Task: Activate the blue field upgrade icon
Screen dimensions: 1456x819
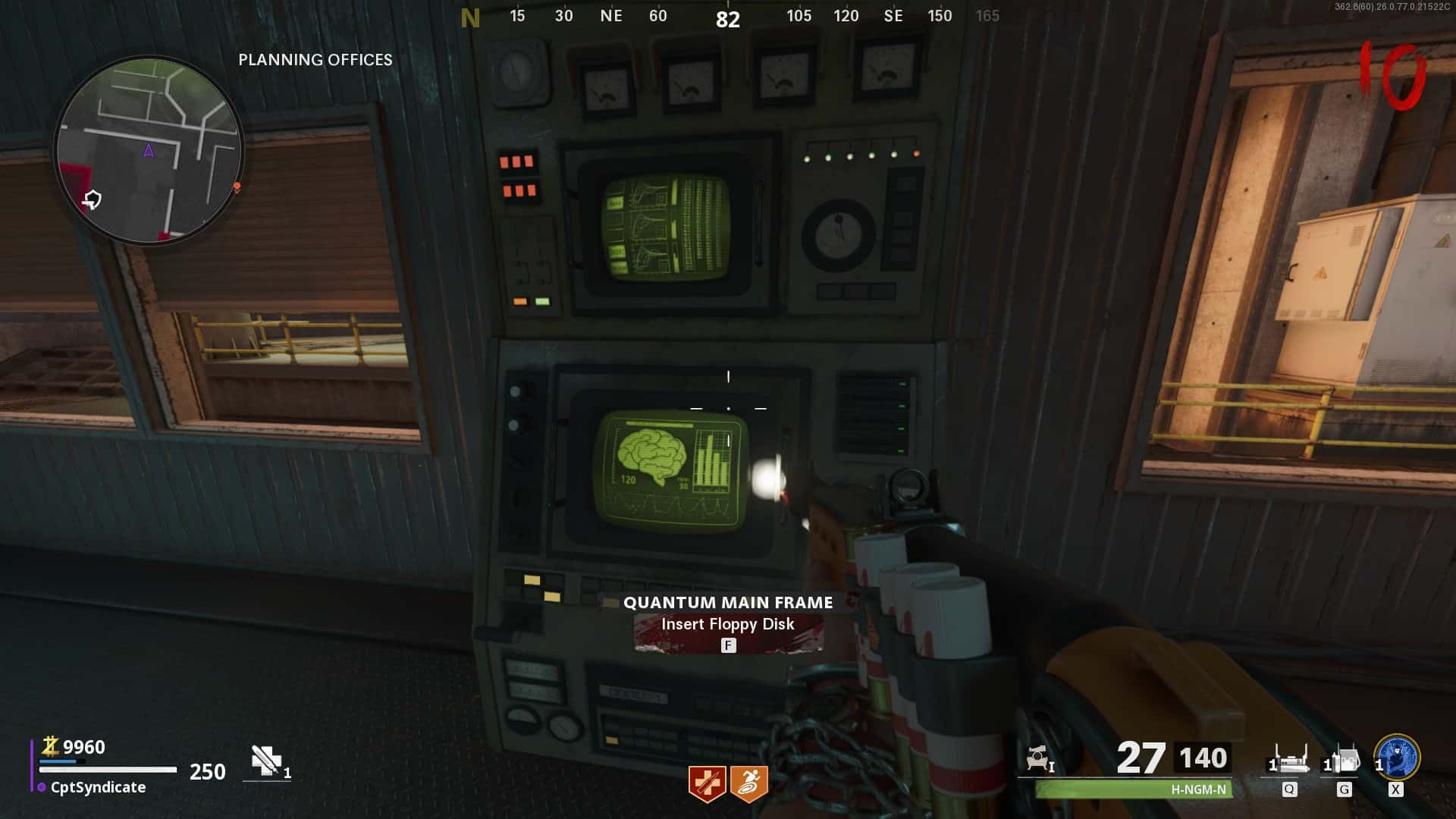Action: pos(1397,757)
